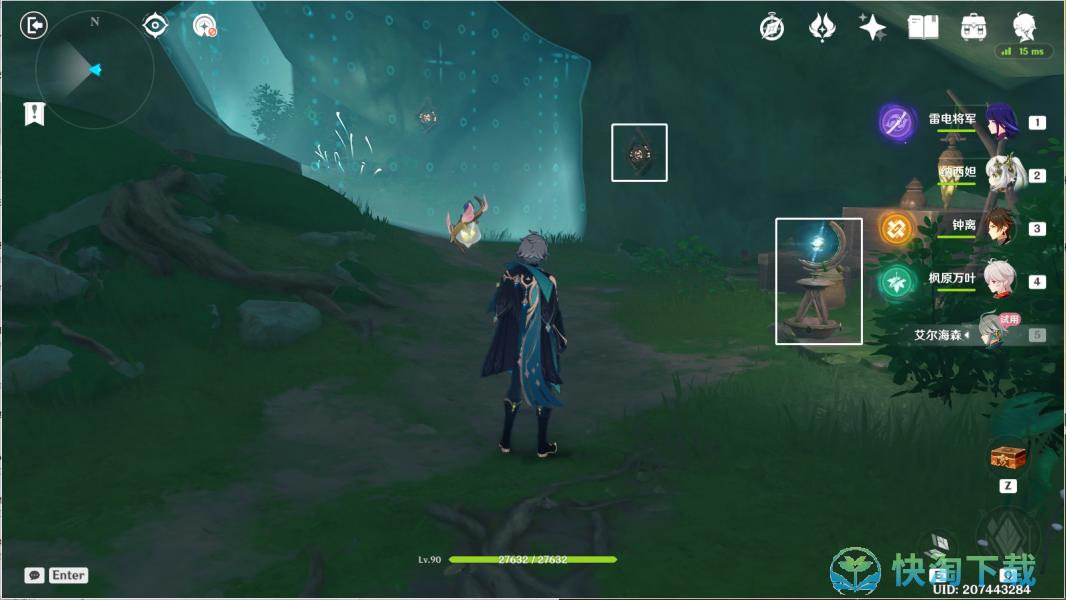Open the Wish menu icon
The width and height of the screenshot is (1066, 600).
point(822,27)
